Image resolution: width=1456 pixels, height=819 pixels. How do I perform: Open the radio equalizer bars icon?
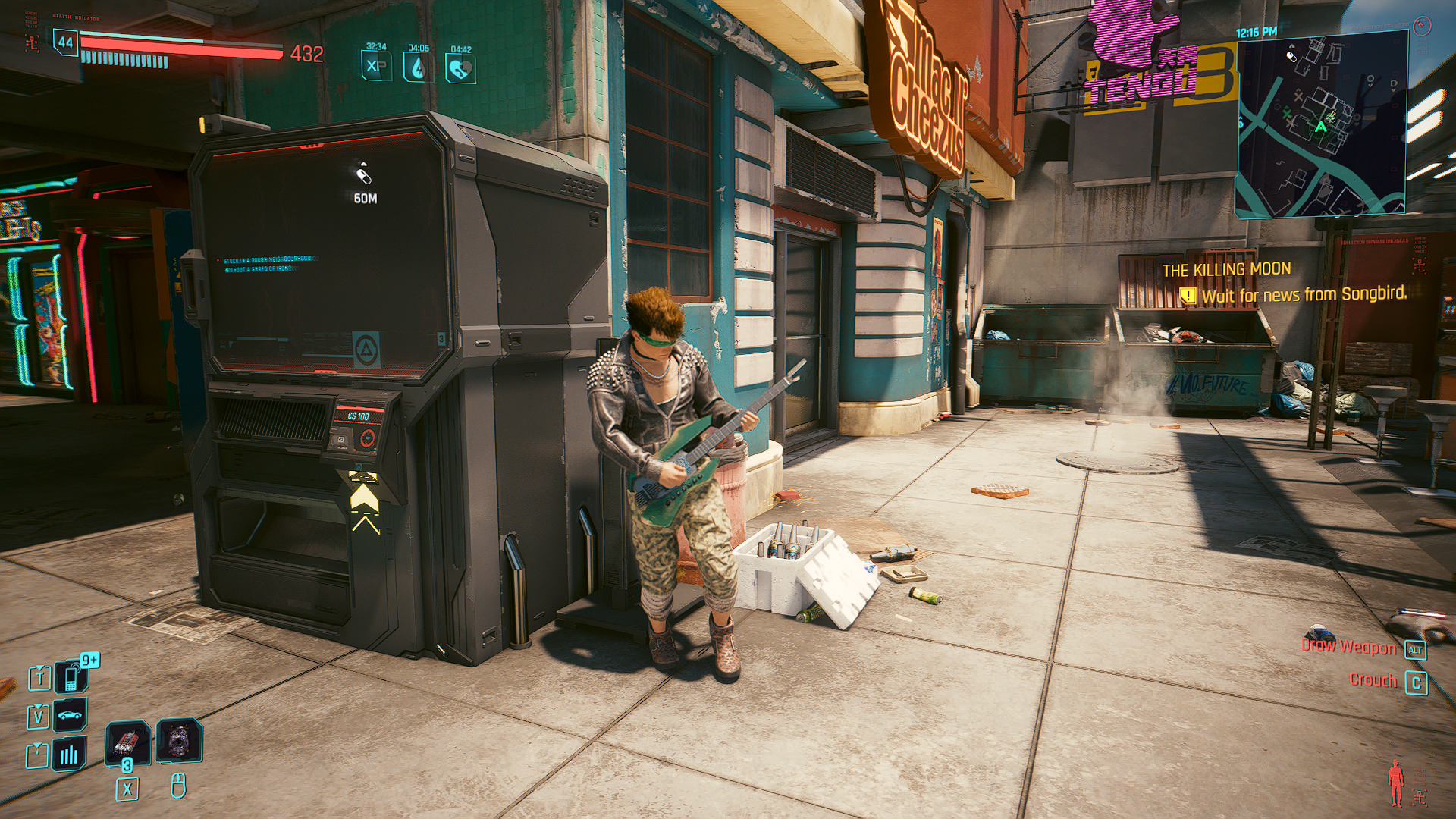click(x=69, y=754)
